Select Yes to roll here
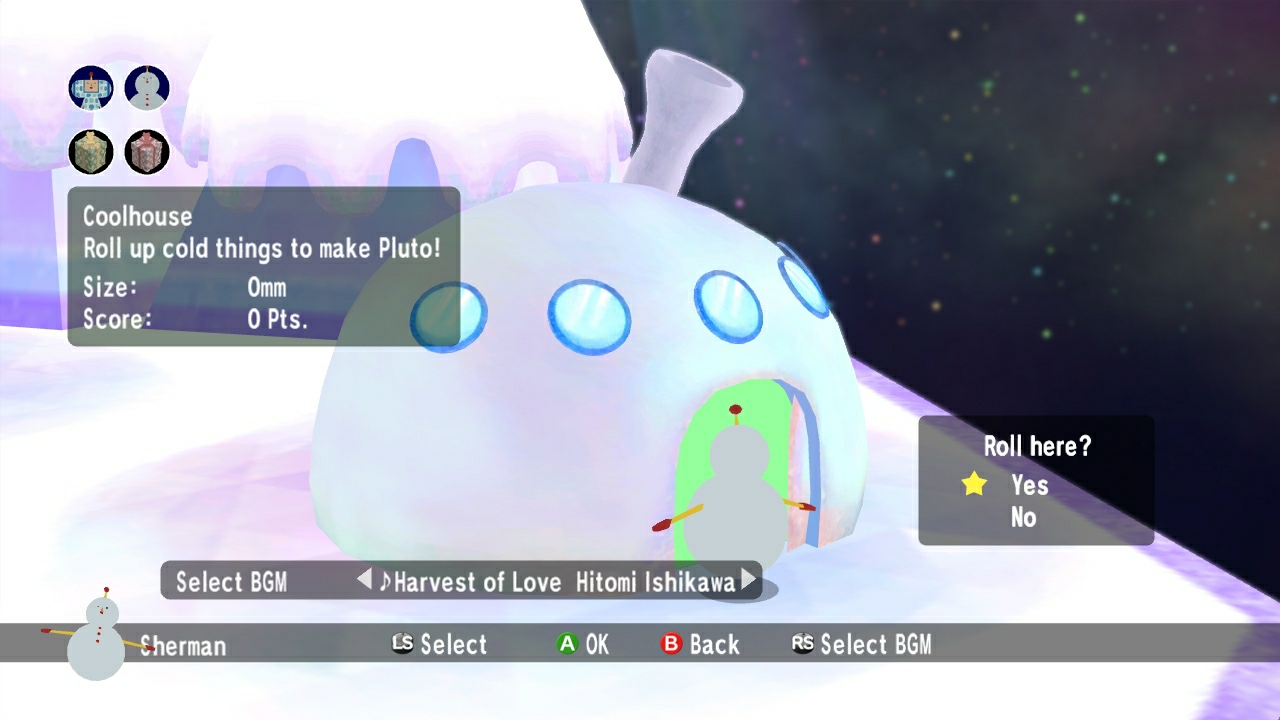Viewport: 1280px width, 720px height. pyautogui.click(x=1032, y=485)
